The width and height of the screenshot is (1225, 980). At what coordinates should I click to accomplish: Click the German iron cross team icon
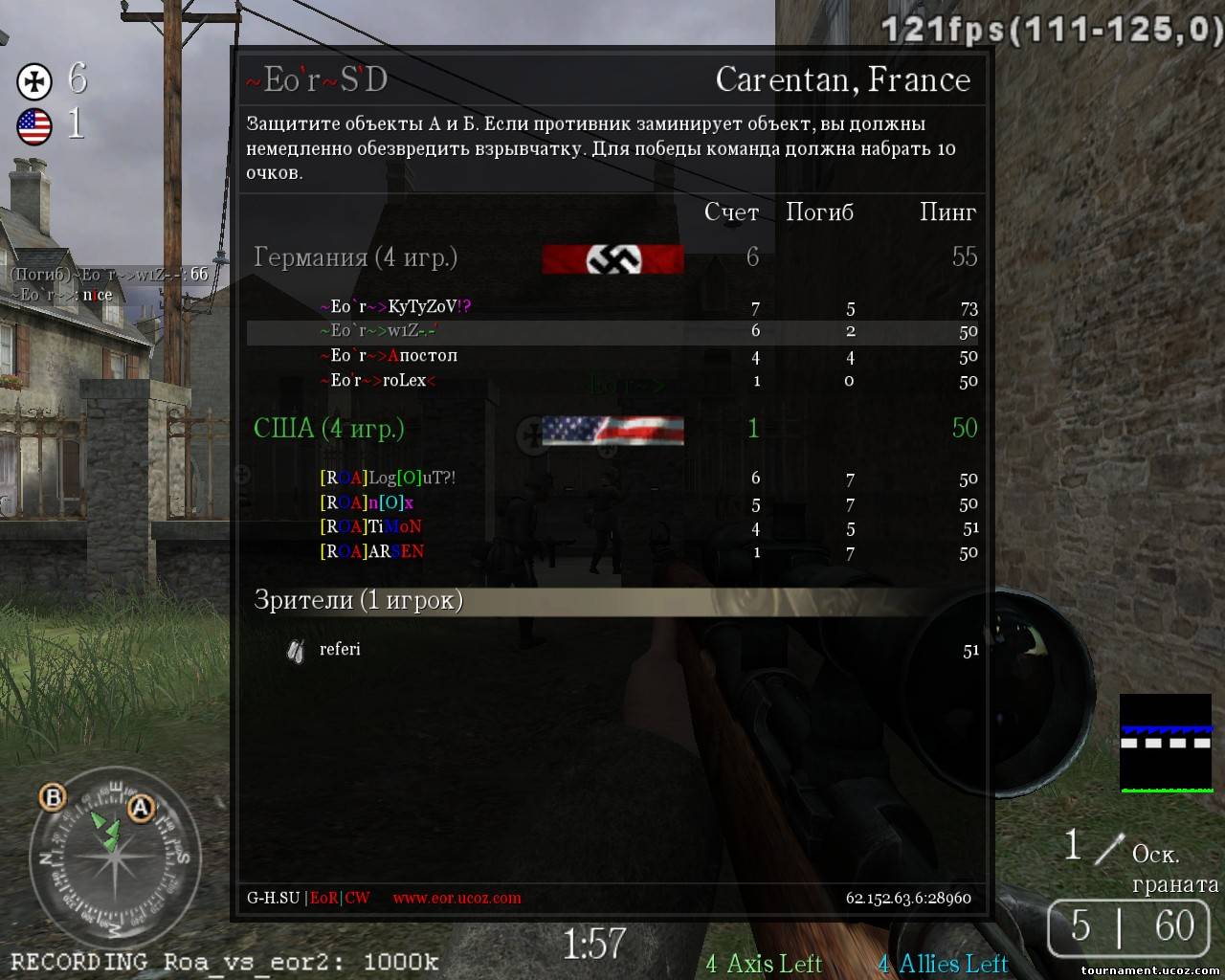pos(34,81)
